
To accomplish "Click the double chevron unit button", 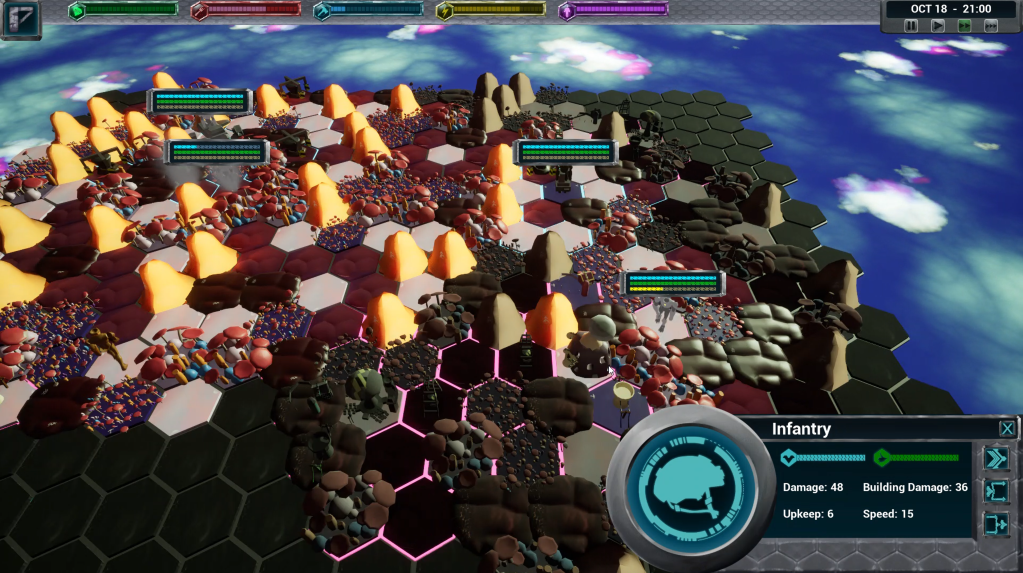I will 996,458.
